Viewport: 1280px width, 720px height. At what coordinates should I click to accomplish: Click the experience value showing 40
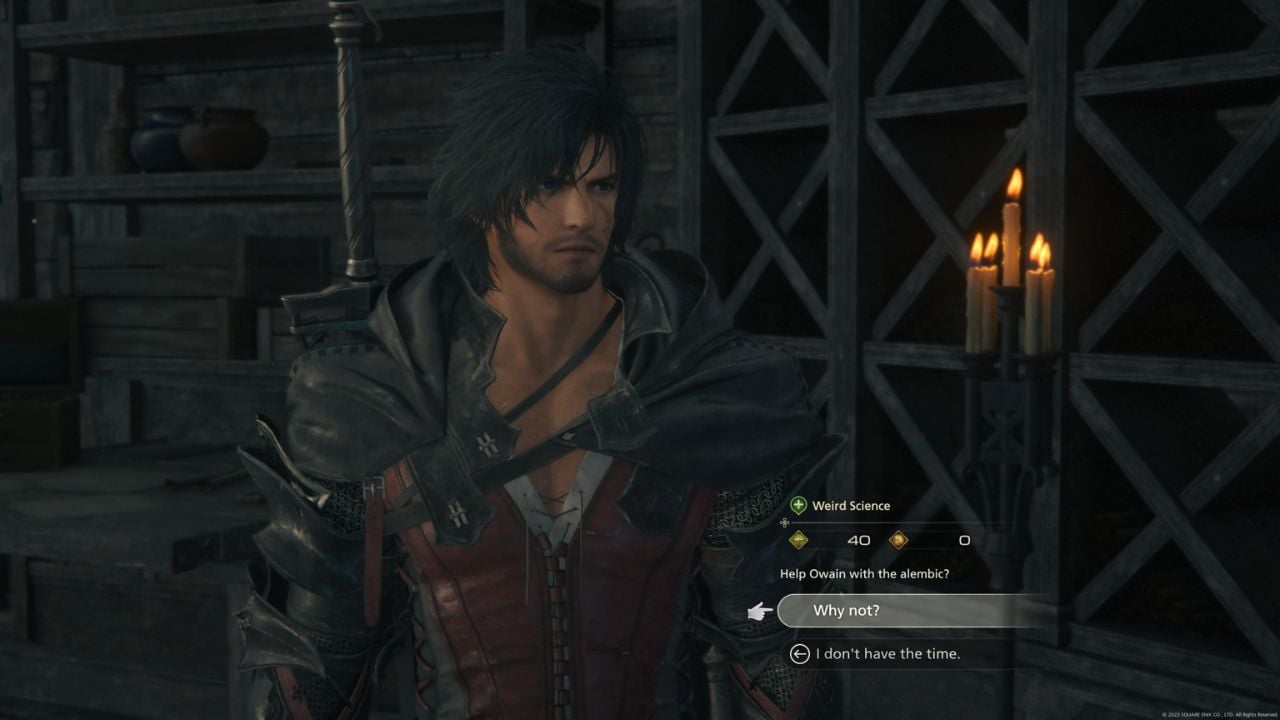click(x=858, y=539)
